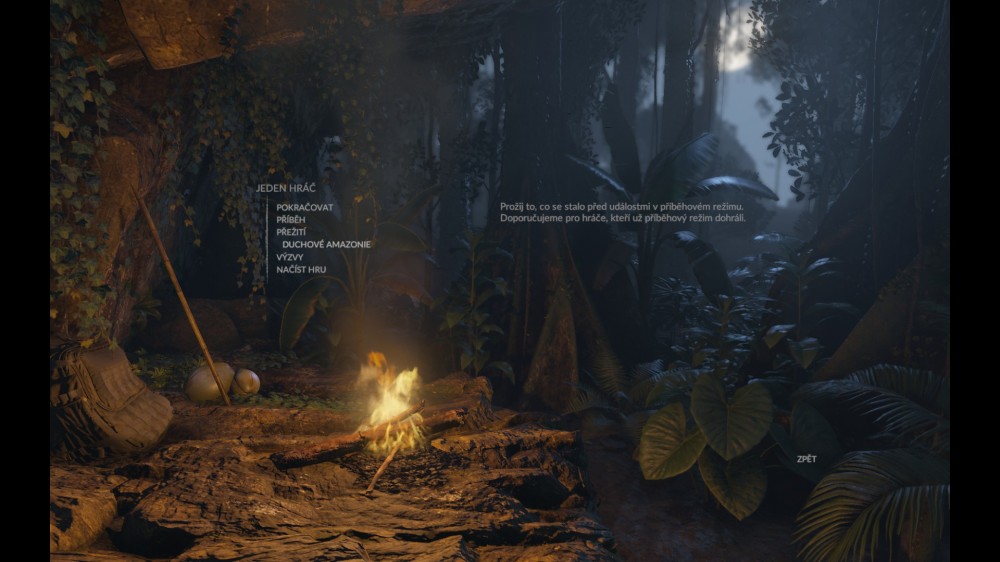Select Duchové Amazonie mode
The width and height of the screenshot is (1000, 562).
pyautogui.click(x=326, y=245)
